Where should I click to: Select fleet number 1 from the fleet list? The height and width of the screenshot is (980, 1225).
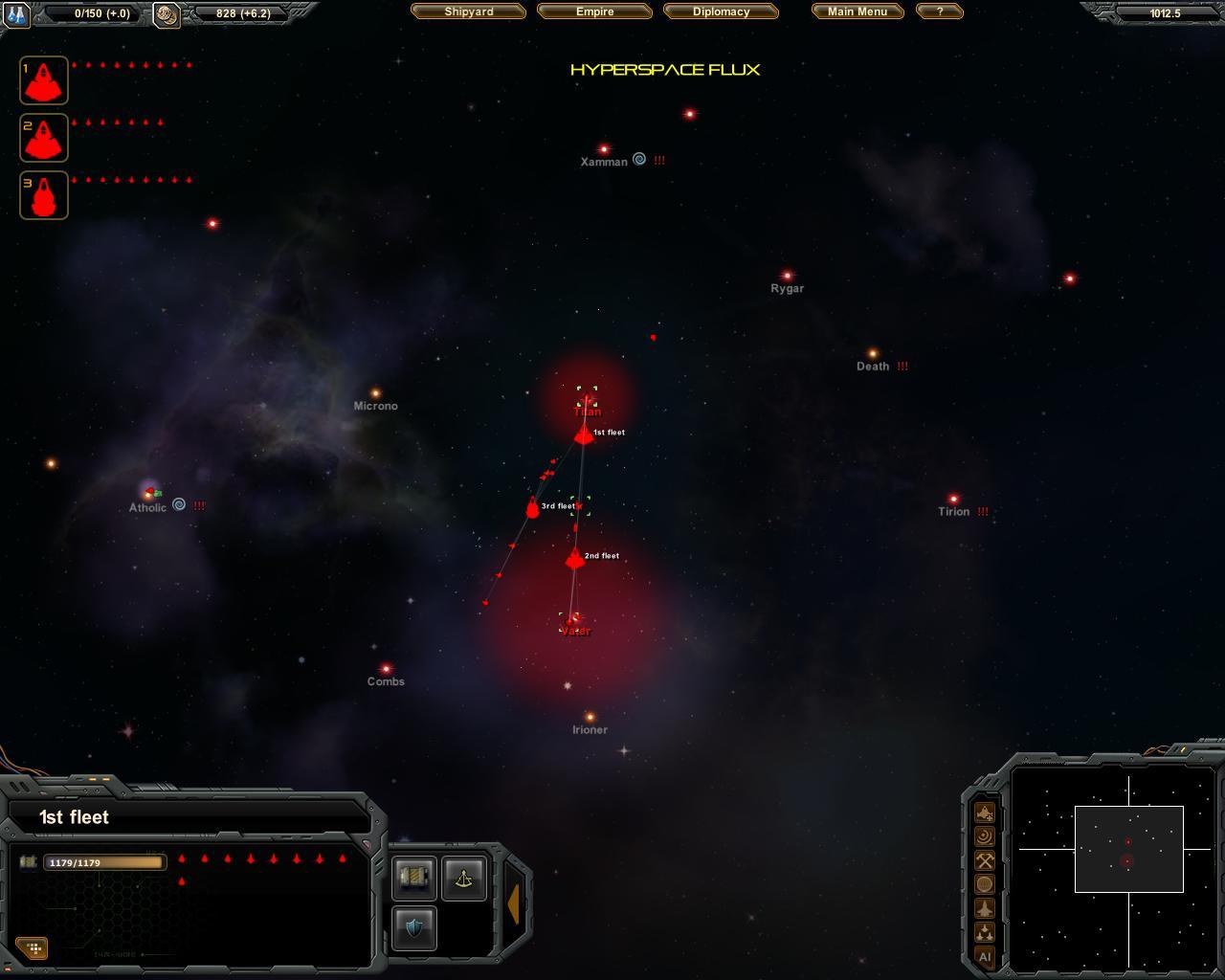(x=44, y=80)
